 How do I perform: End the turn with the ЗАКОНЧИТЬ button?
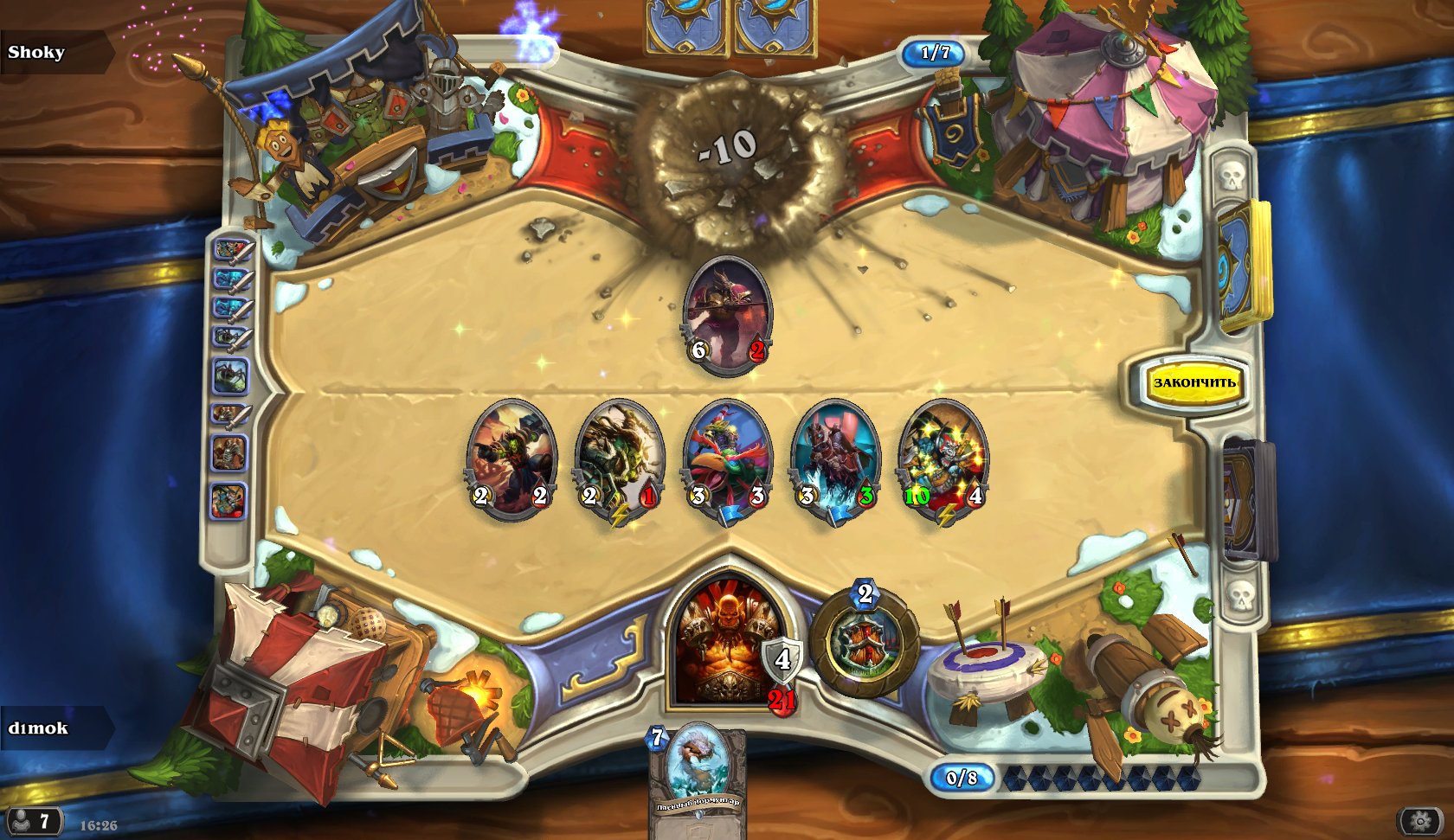tap(1193, 382)
